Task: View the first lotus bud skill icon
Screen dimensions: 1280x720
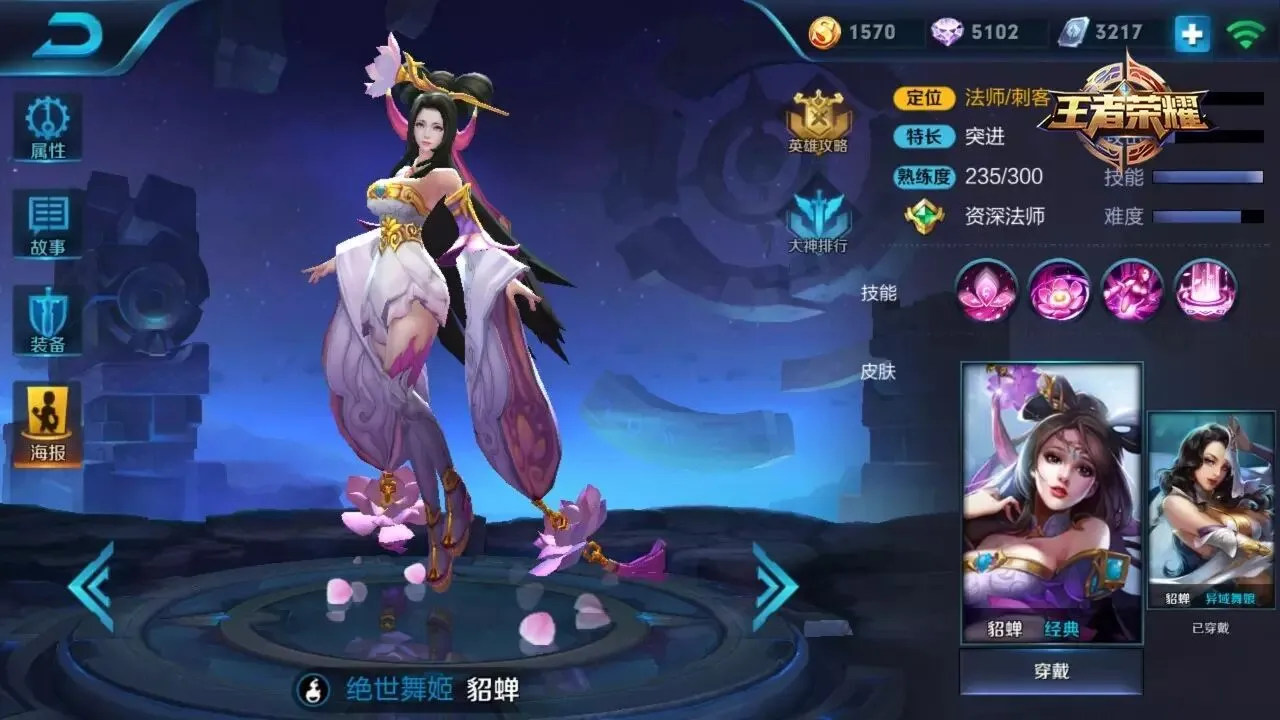Action: (987, 290)
